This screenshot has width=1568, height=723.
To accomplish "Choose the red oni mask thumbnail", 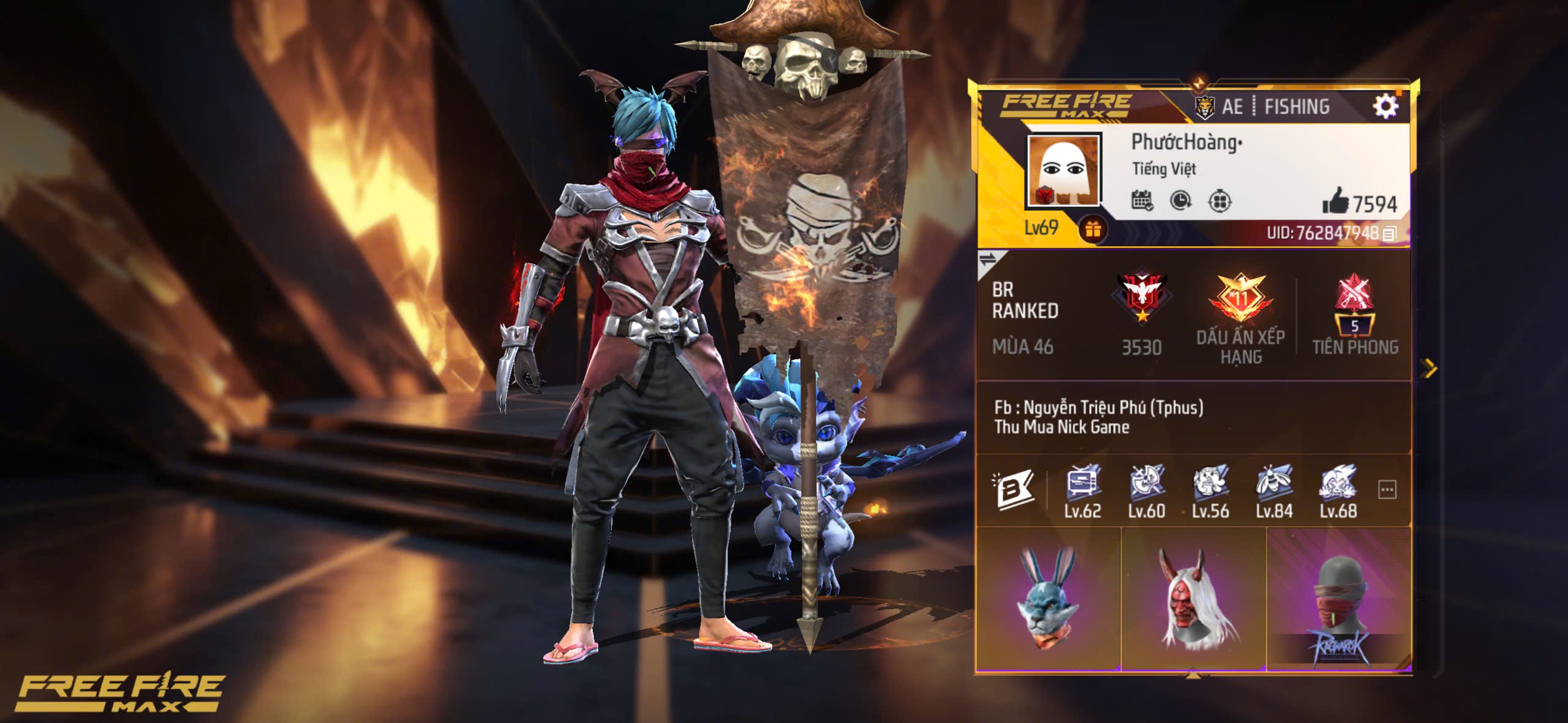I will (x=1193, y=598).
